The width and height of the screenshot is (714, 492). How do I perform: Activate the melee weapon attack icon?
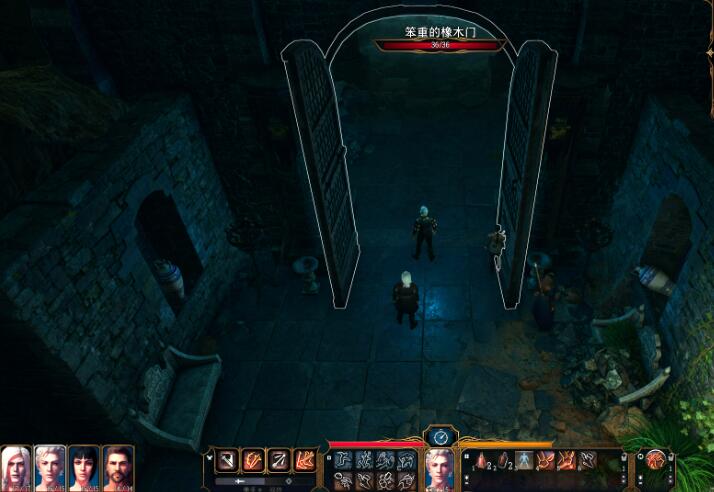228,461
